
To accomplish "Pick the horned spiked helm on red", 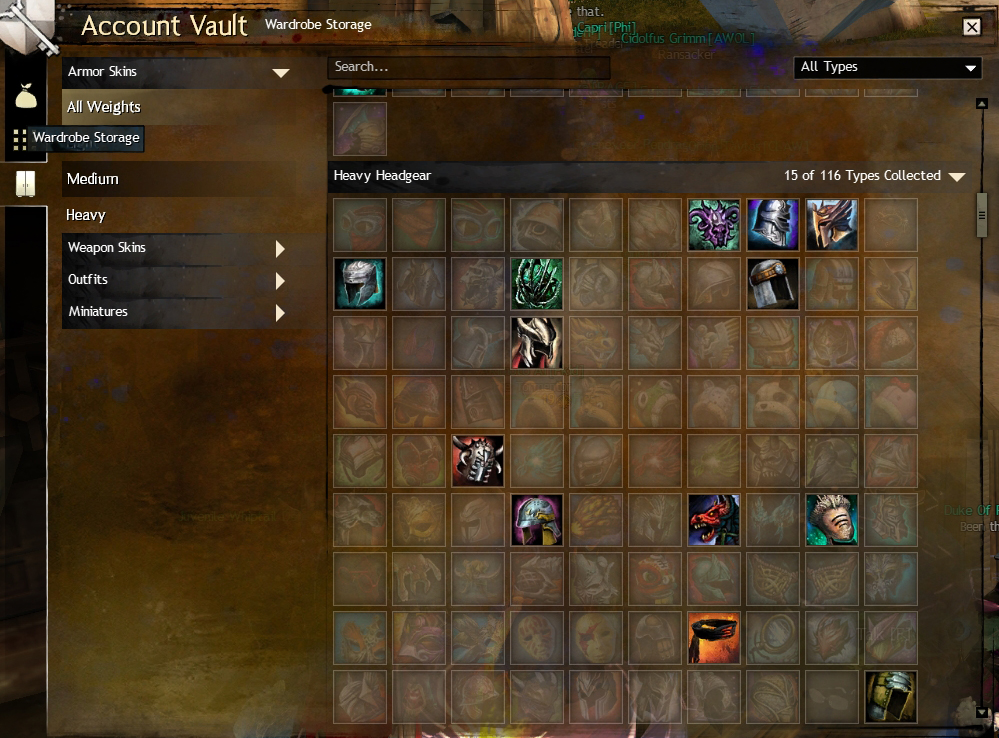I will tap(478, 461).
